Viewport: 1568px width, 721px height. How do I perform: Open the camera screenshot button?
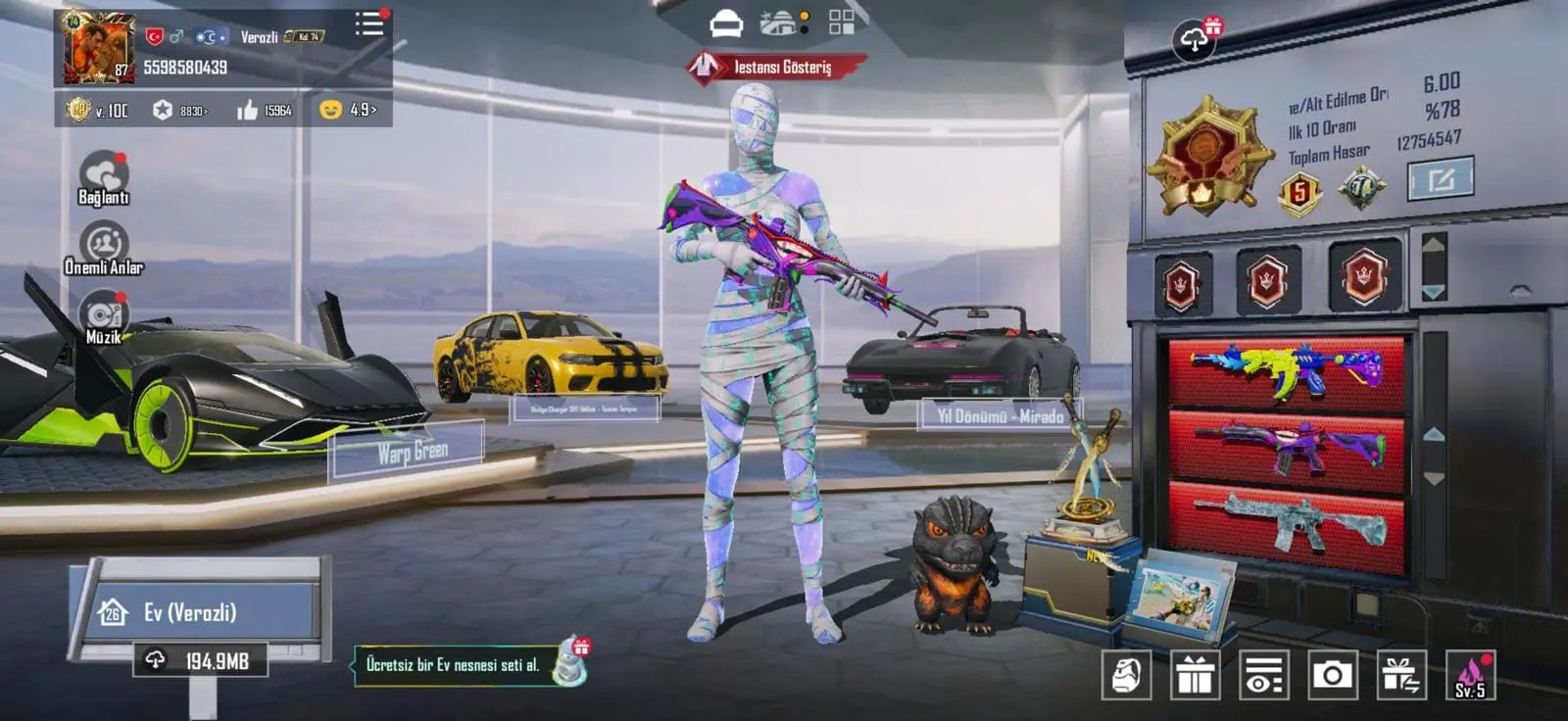coord(1332,675)
